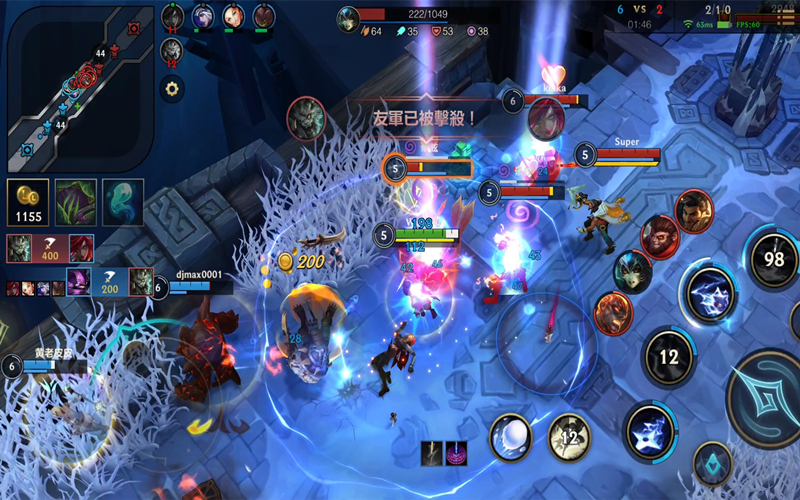
Task: Select the white-haired ally portrait at top
Action: [x=203, y=16]
